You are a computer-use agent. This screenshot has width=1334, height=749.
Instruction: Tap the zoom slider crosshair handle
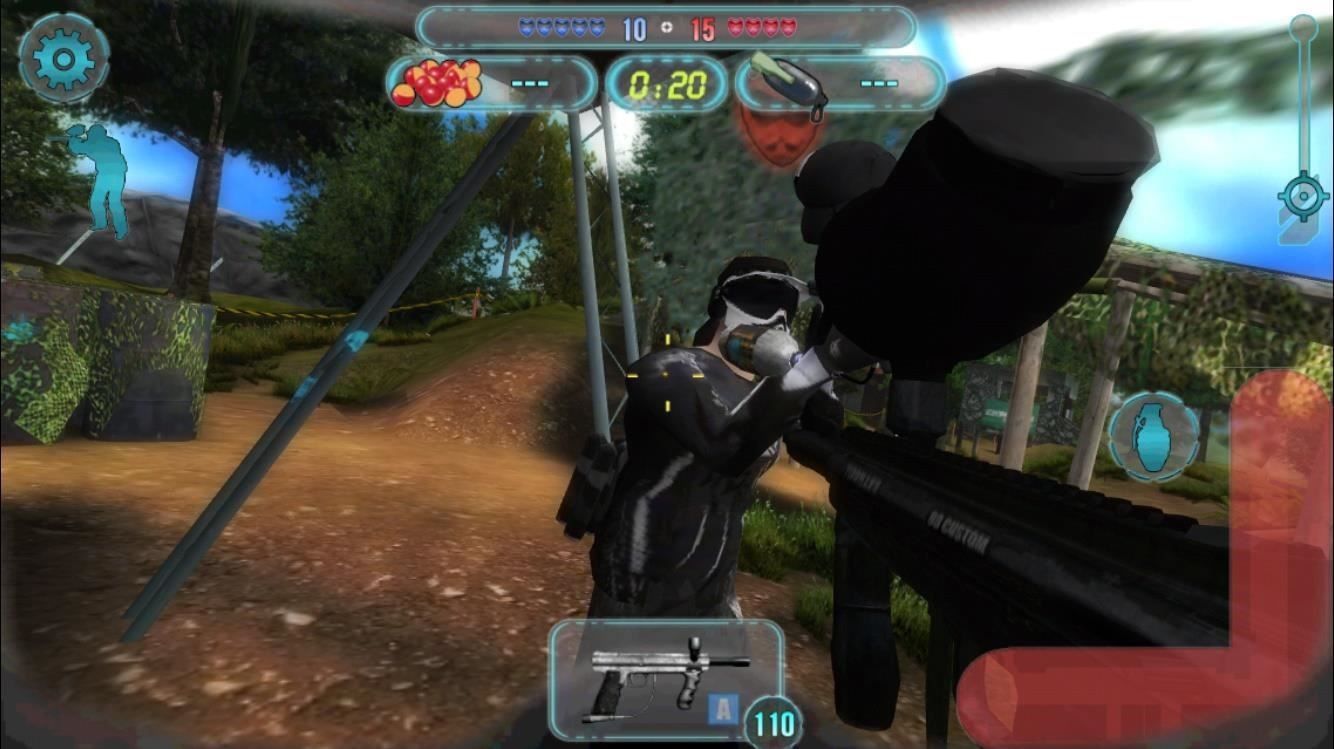point(1302,197)
